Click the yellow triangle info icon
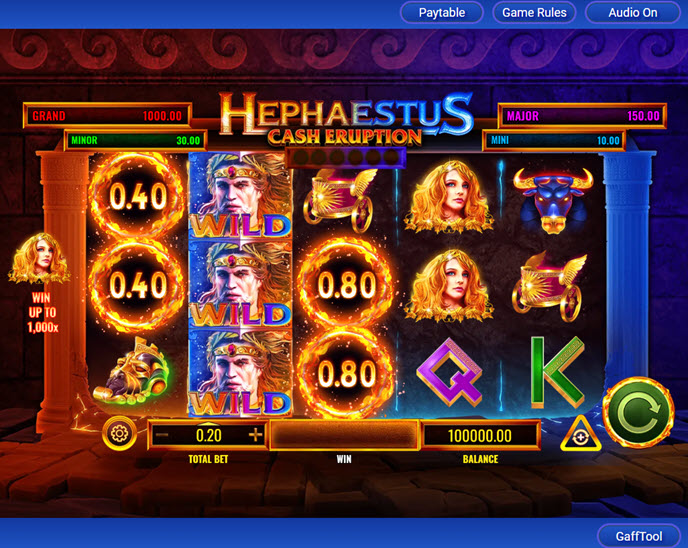688x548 pixels. (x=580, y=436)
